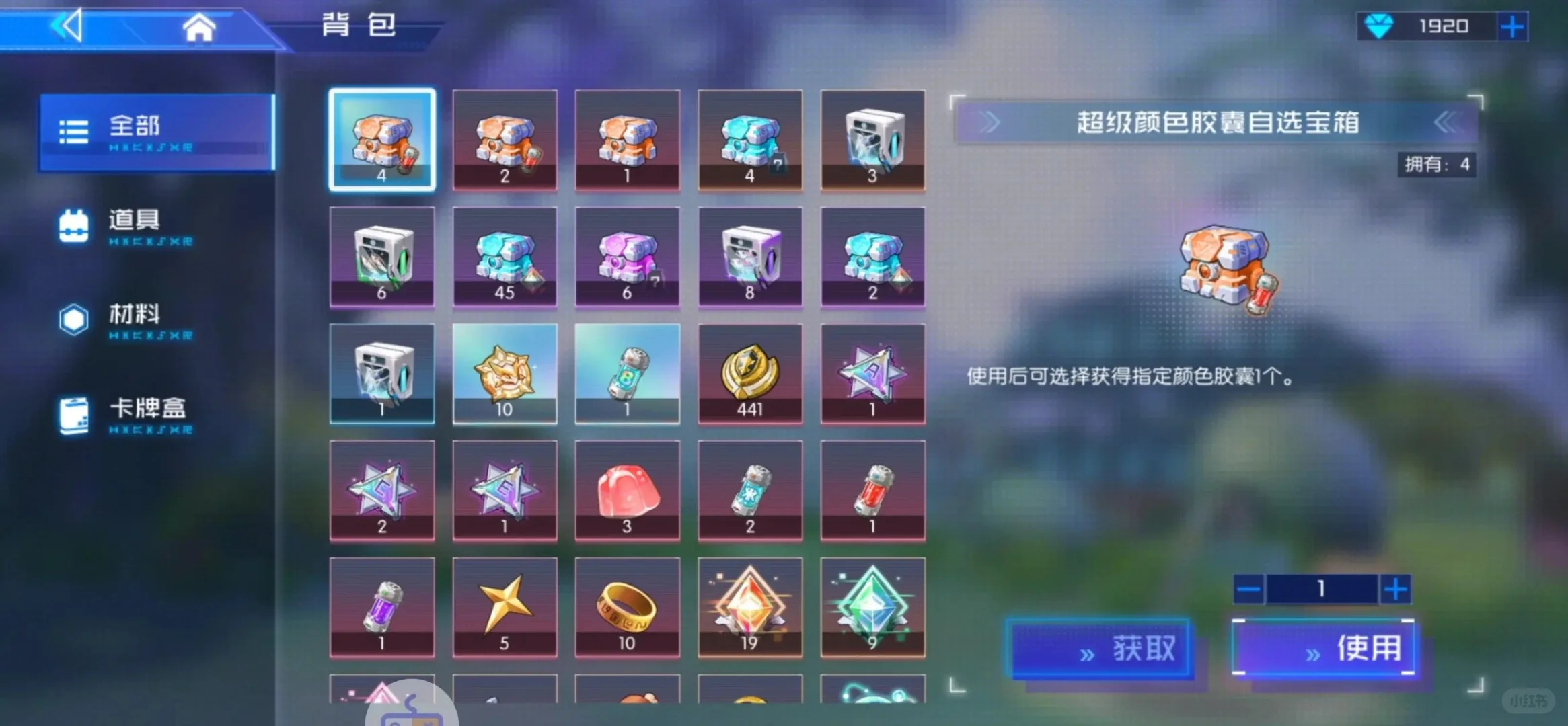
Task: Select the red jelly item showing 3
Action: point(627,491)
